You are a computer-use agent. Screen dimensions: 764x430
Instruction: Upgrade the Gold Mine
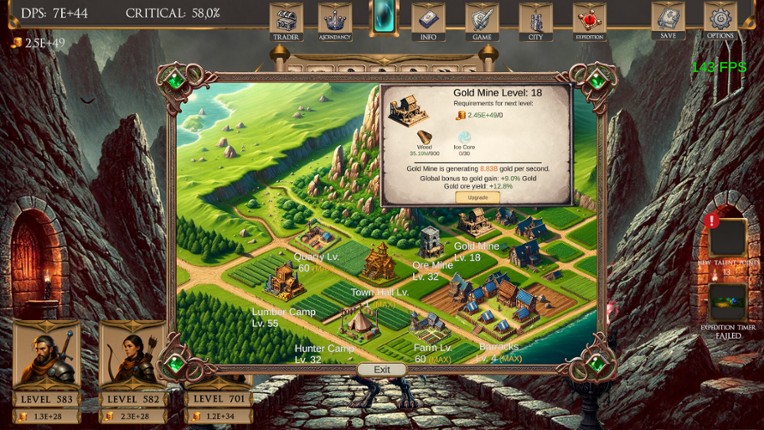[478, 197]
